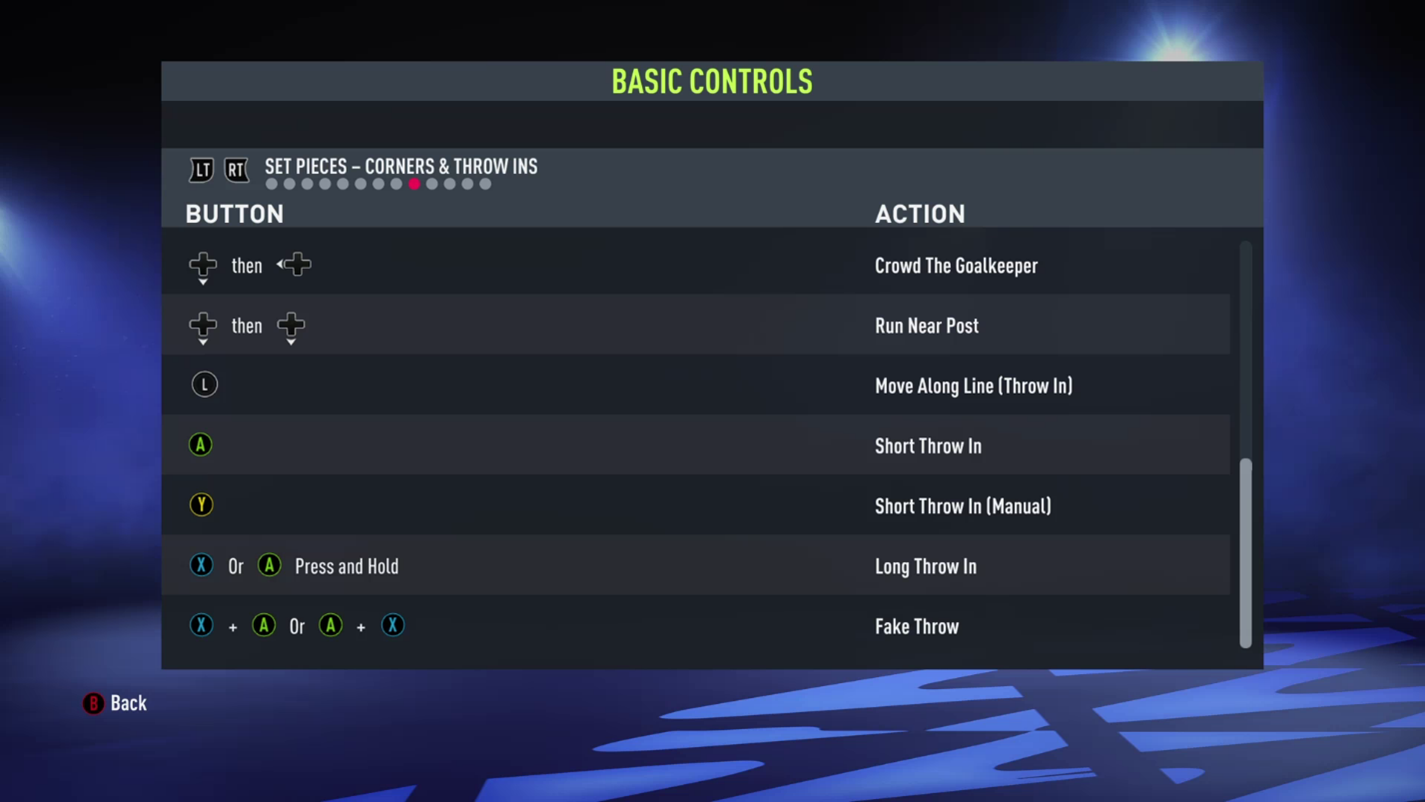Click the vertical scrollbar on the right
1425x802 pixels.
[1246, 550]
